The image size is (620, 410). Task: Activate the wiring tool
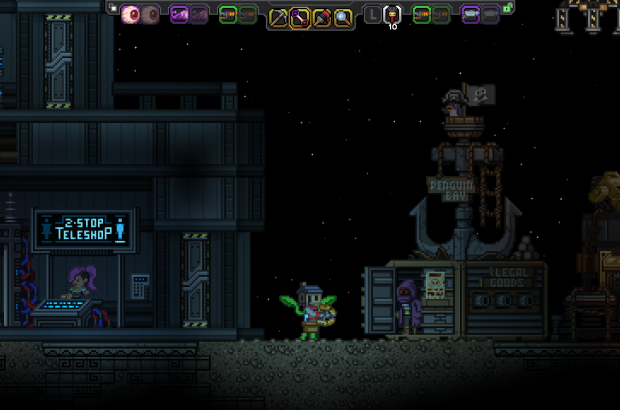[x=299, y=17]
